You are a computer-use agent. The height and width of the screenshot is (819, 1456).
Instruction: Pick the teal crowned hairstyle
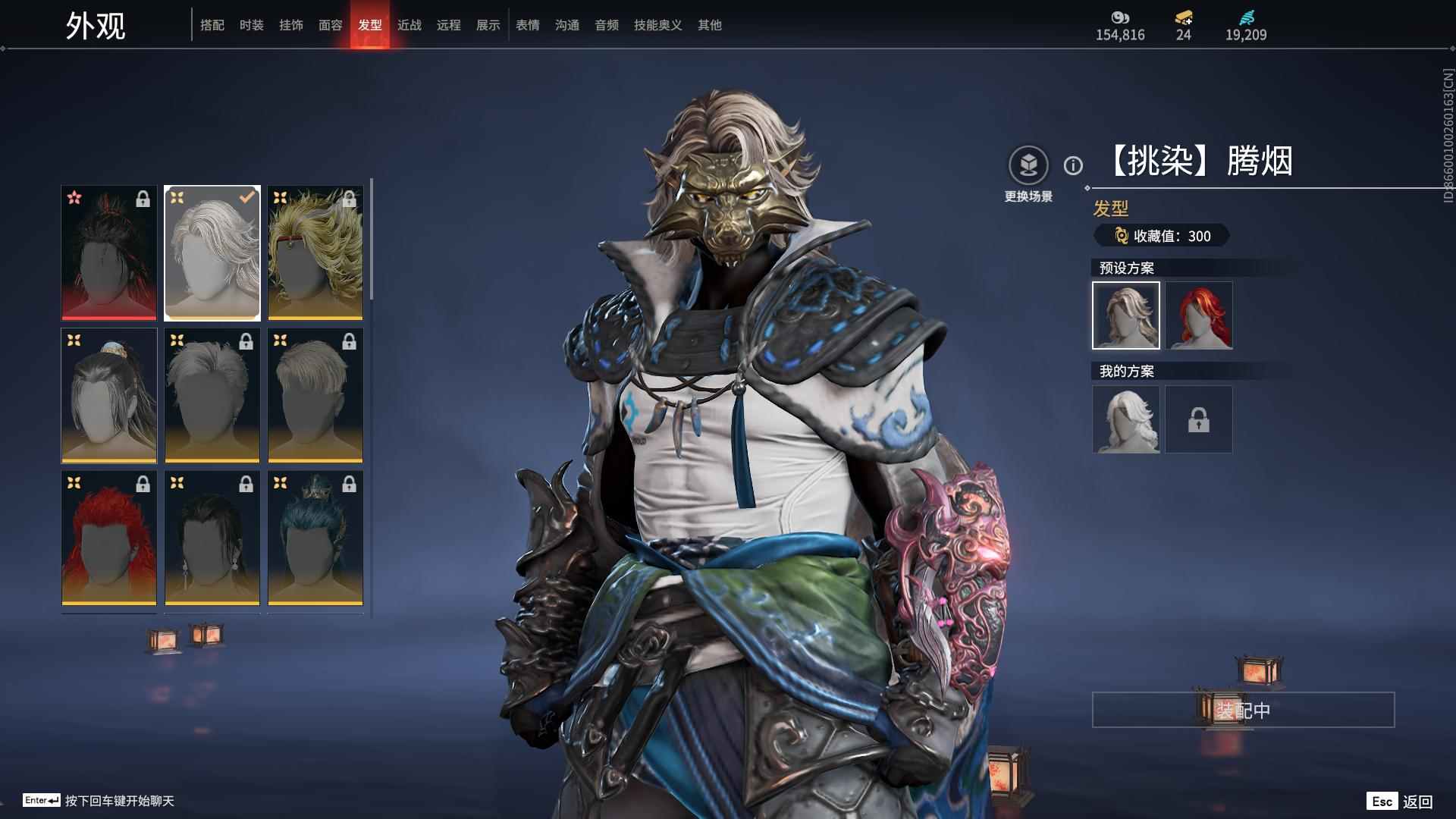[x=315, y=538]
